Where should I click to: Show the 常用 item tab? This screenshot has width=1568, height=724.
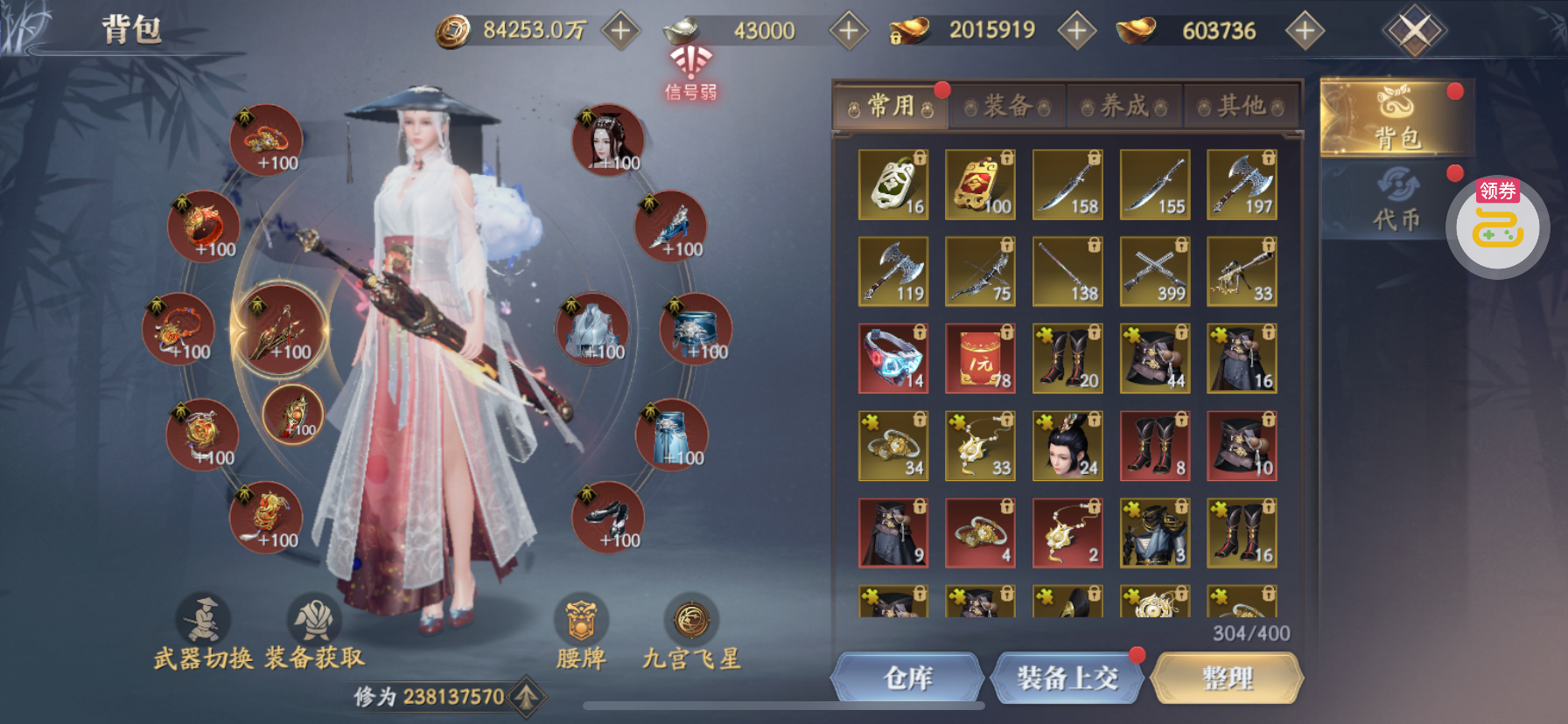tap(891, 107)
